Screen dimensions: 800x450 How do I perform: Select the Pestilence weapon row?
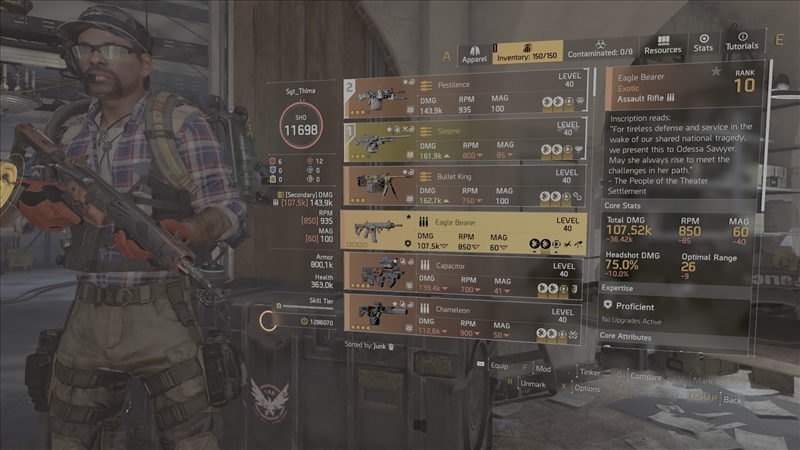(464, 97)
